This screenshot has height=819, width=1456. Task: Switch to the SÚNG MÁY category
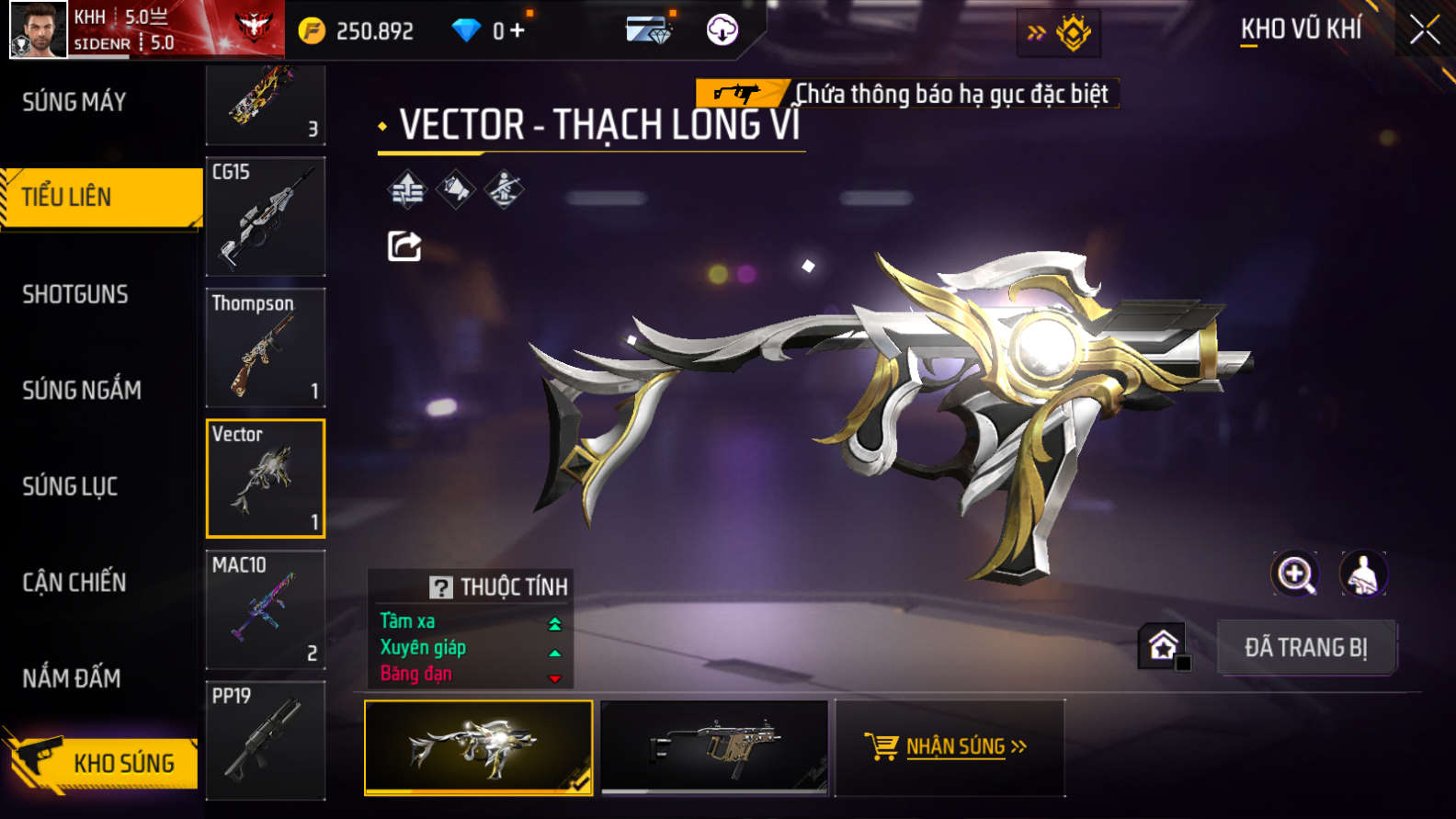pyautogui.click(x=74, y=102)
